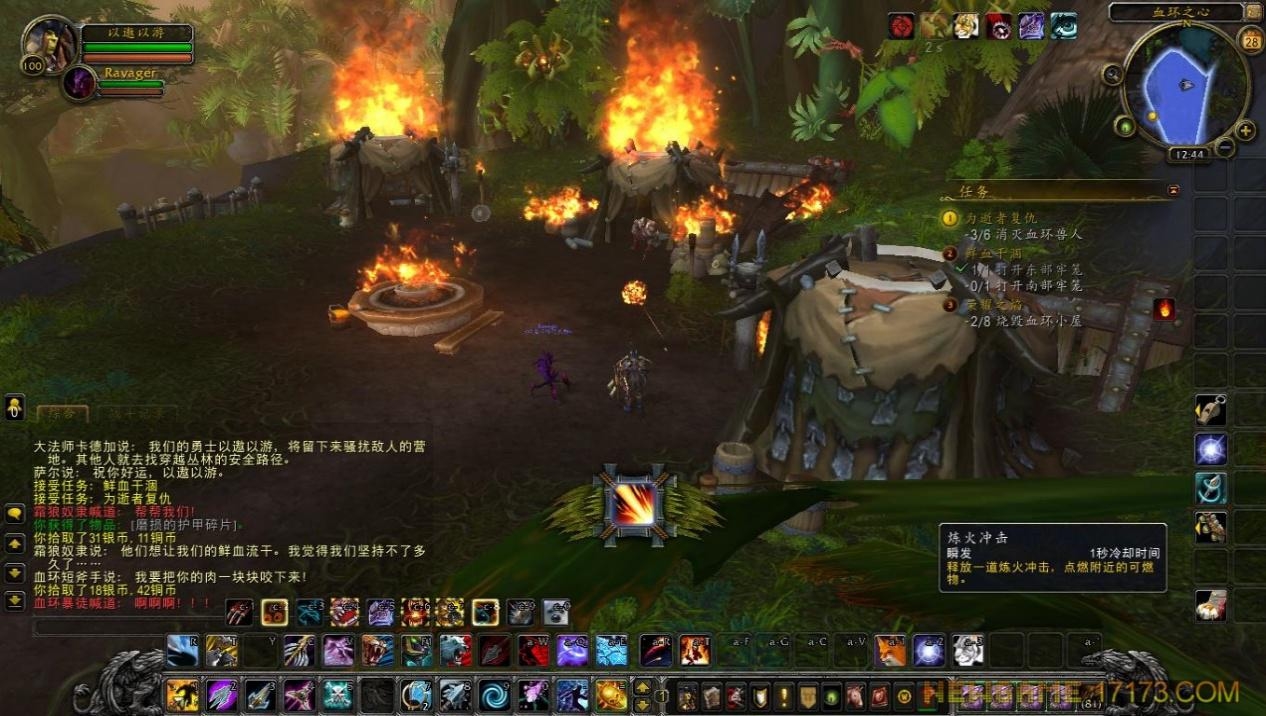Click the minimap tracking magnifier button
The height and width of the screenshot is (716, 1266).
coord(1112,73)
